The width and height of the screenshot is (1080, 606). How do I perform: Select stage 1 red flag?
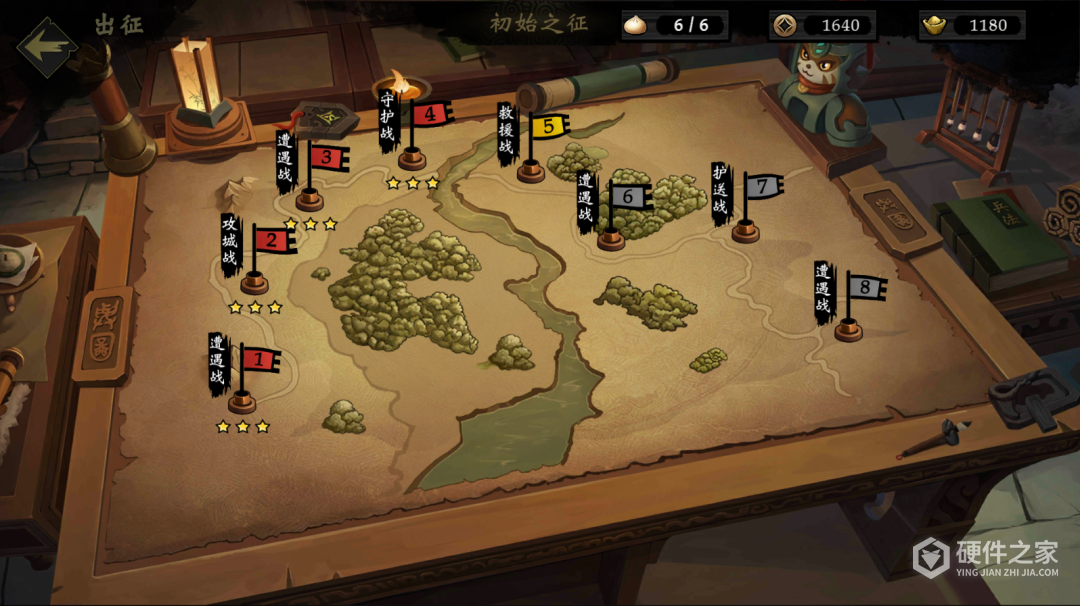tap(258, 359)
